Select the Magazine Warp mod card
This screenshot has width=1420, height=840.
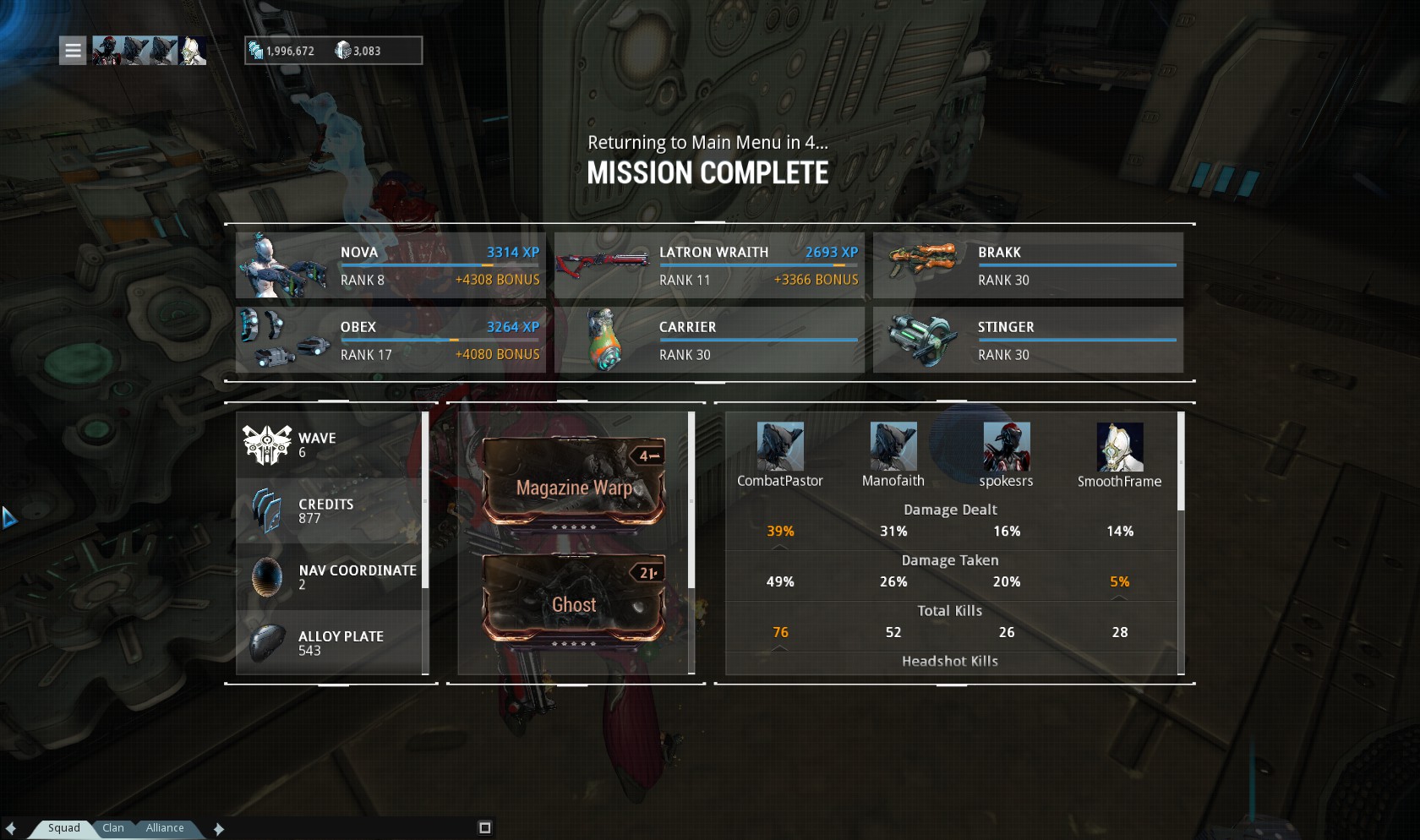pyautogui.click(x=574, y=483)
